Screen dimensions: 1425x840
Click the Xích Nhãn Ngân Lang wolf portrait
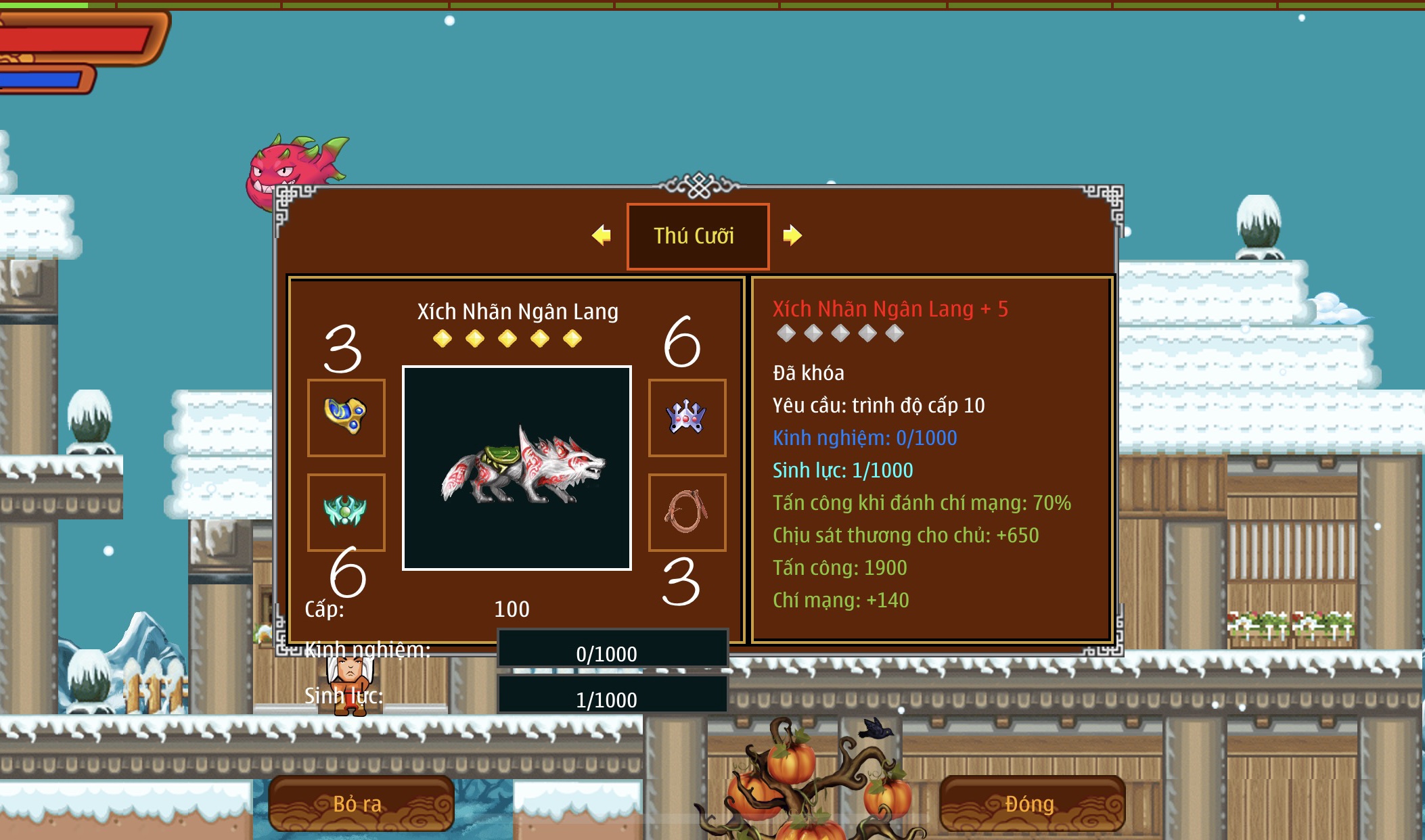coord(517,468)
